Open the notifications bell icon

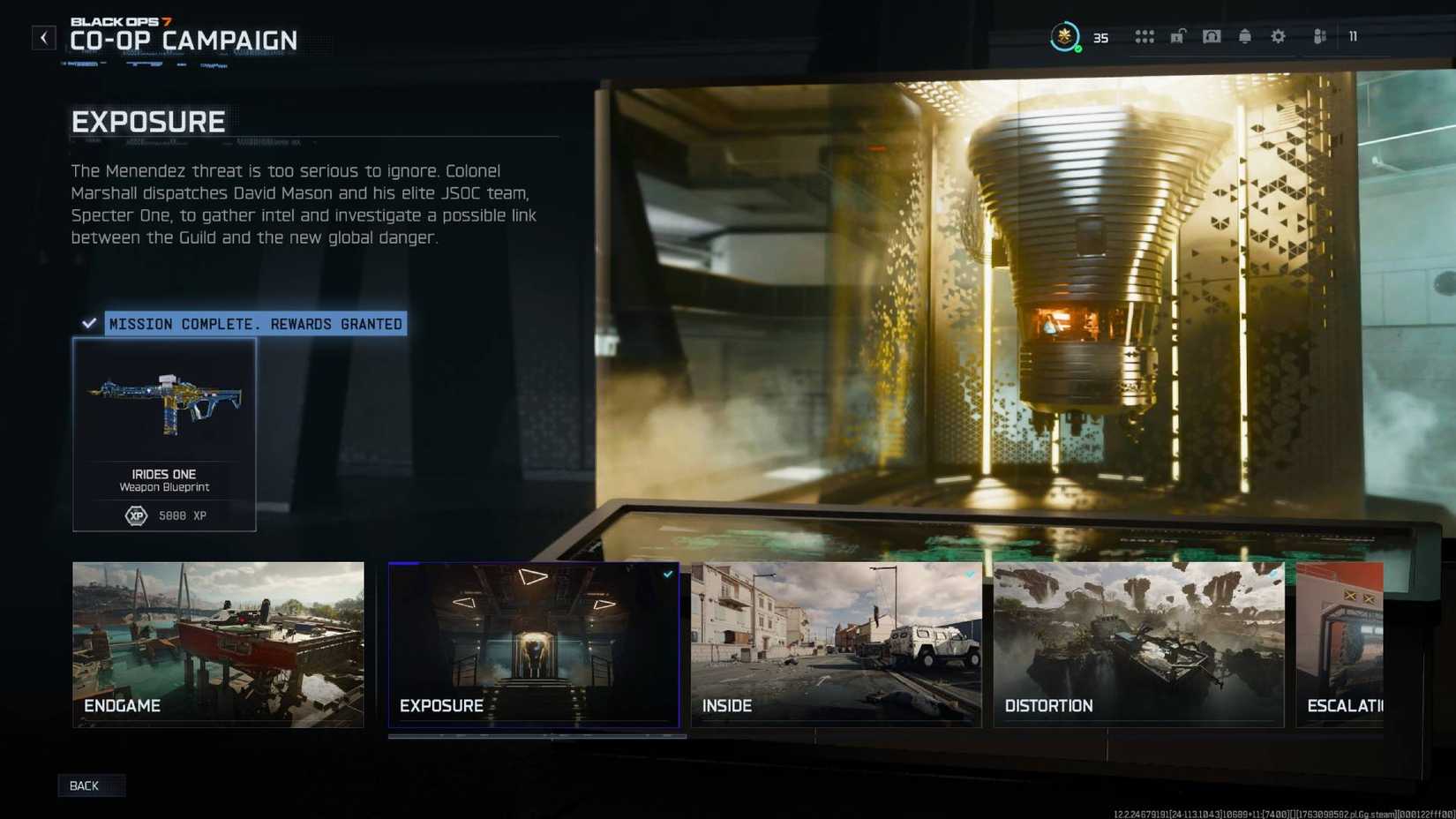(x=1244, y=36)
